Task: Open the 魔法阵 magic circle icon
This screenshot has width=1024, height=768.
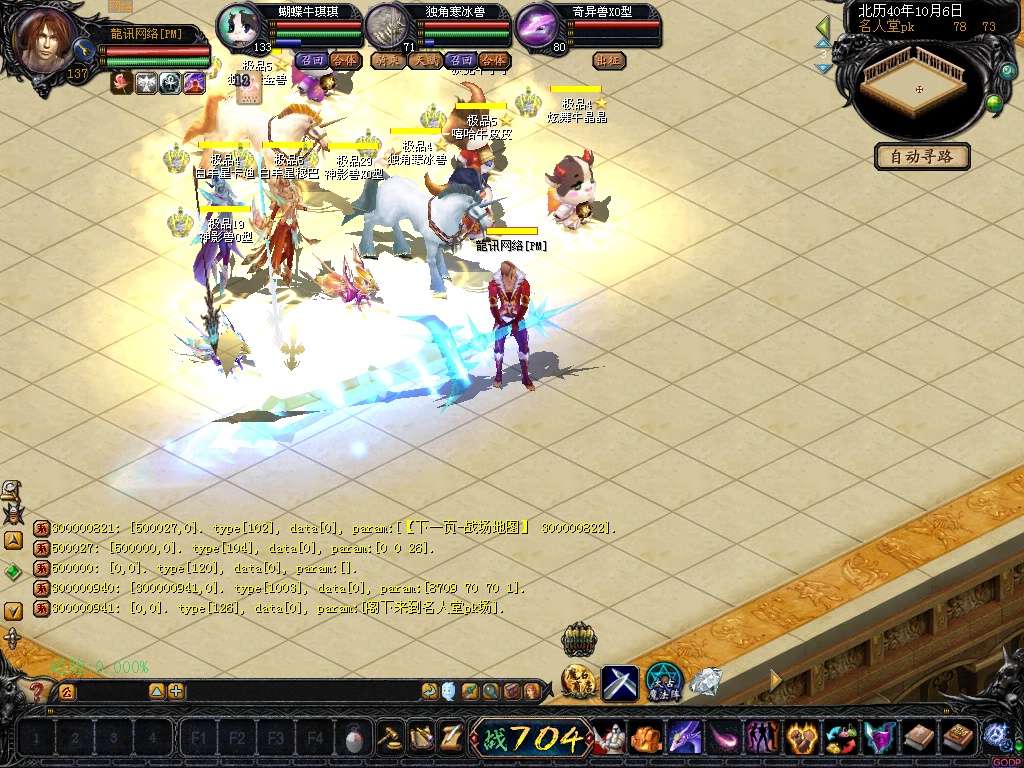Action: [663, 681]
